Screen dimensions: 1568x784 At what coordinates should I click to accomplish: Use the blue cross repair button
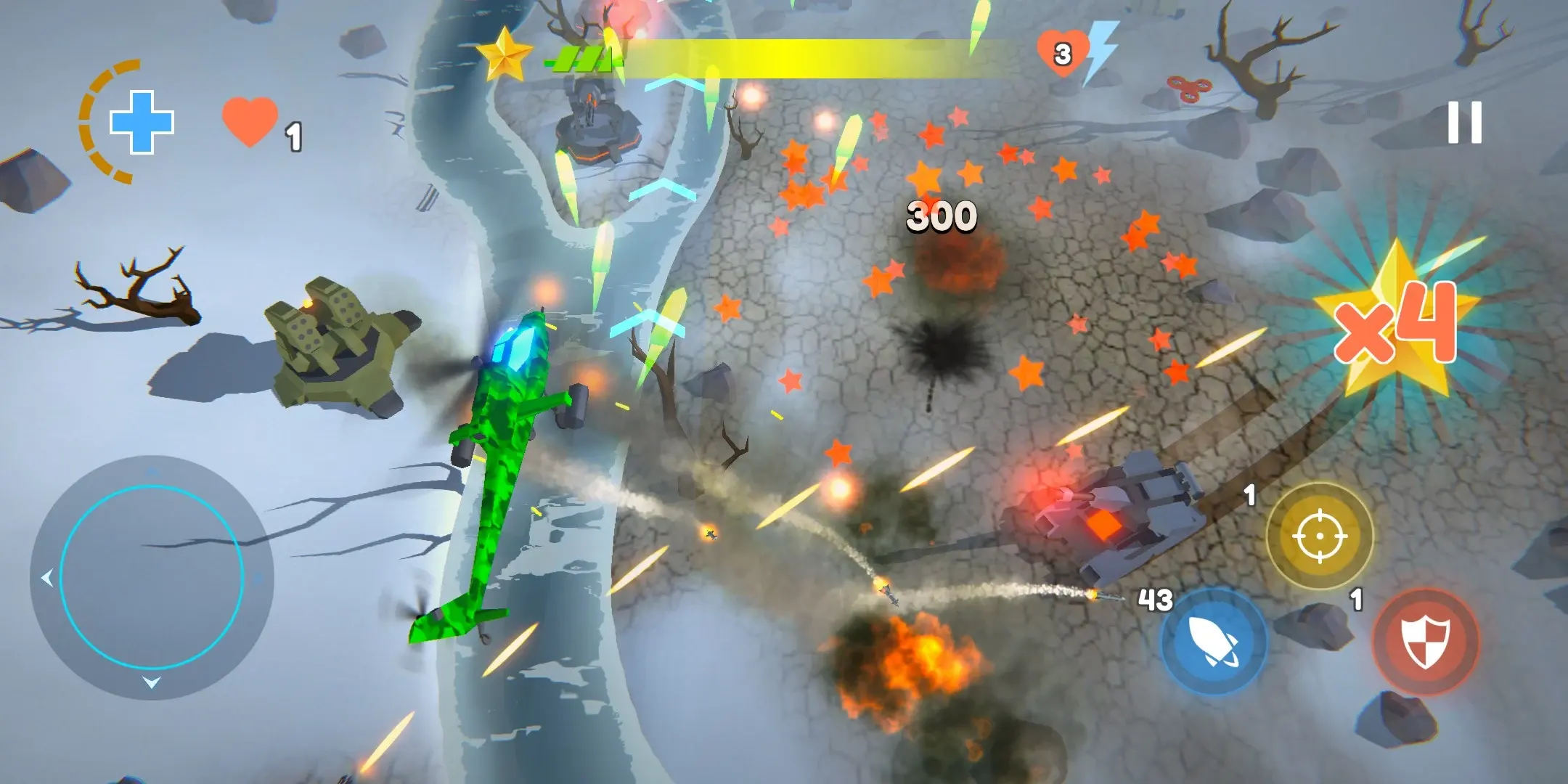[x=141, y=122]
